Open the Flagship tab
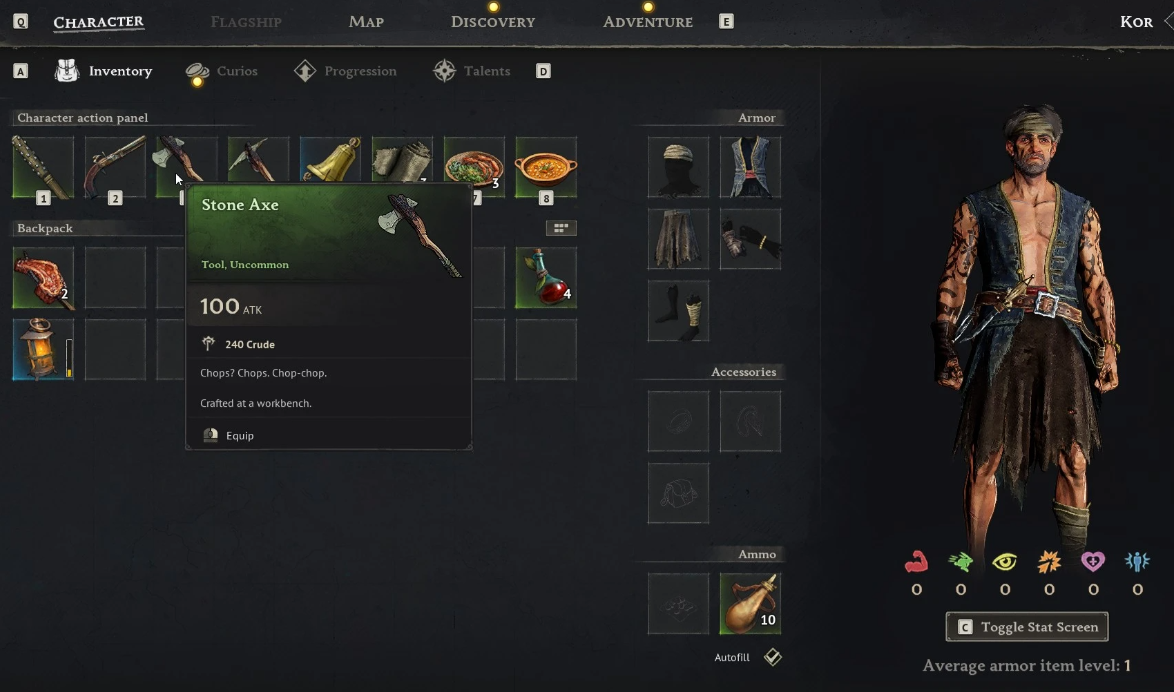The height and width of the screenshot is (692, 1174). [246, 22]
